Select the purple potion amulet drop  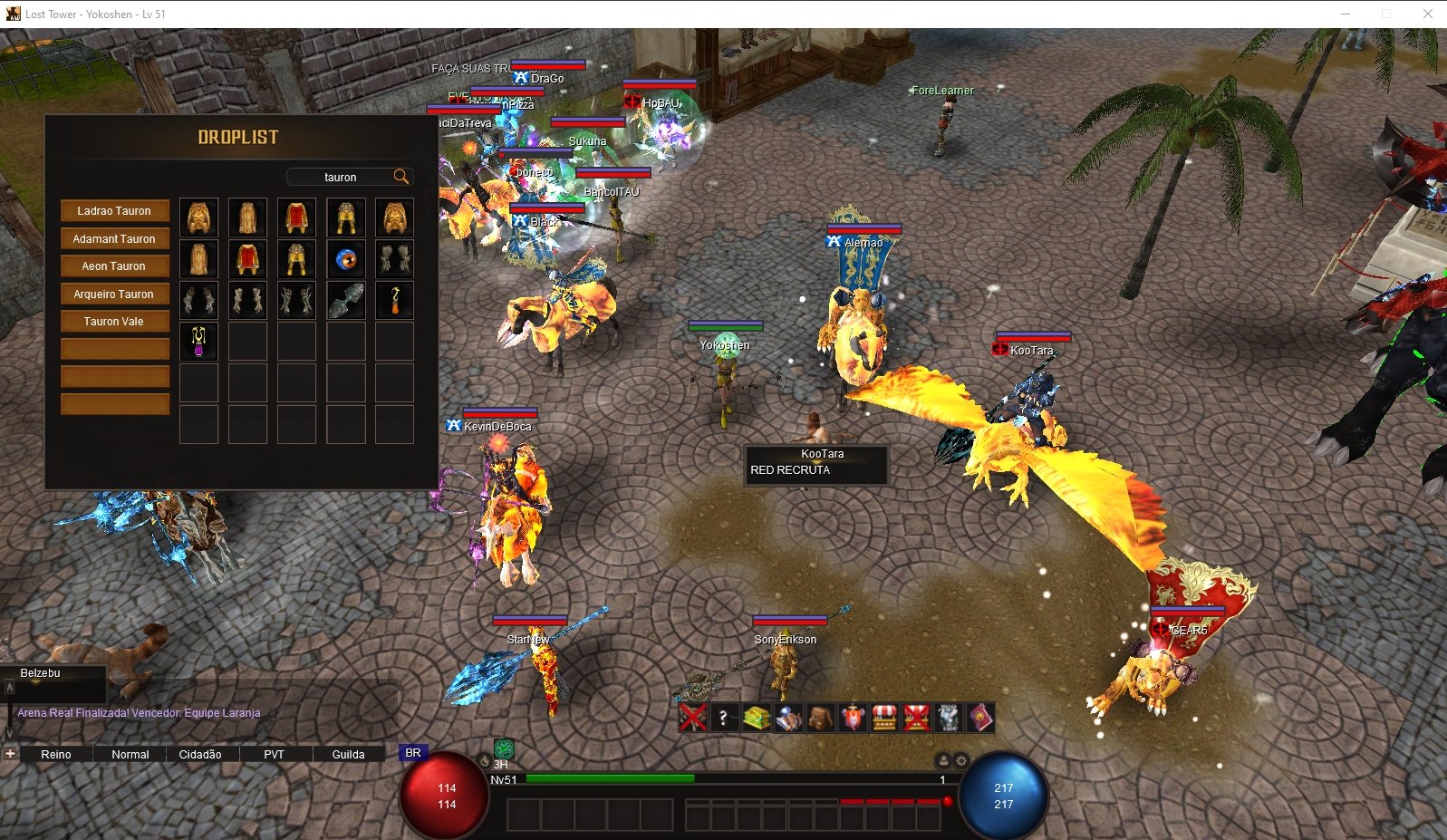(198, 342)
